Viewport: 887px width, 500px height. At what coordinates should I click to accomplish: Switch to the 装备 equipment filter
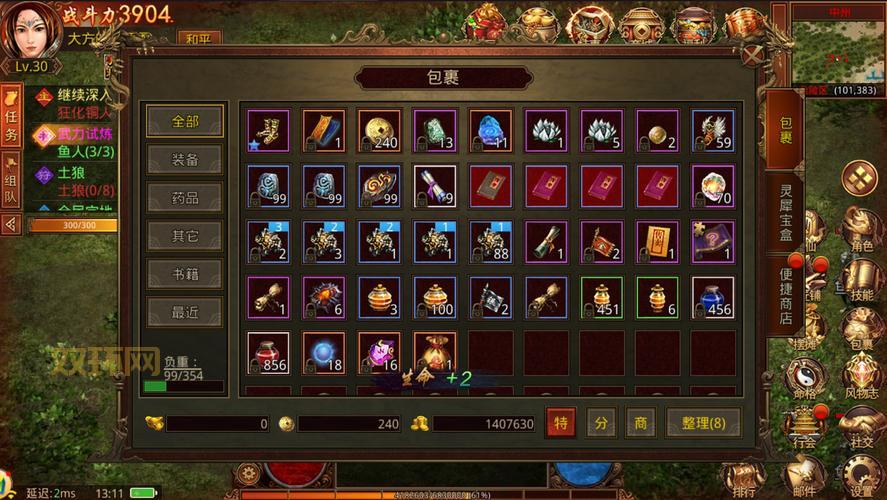185,159
